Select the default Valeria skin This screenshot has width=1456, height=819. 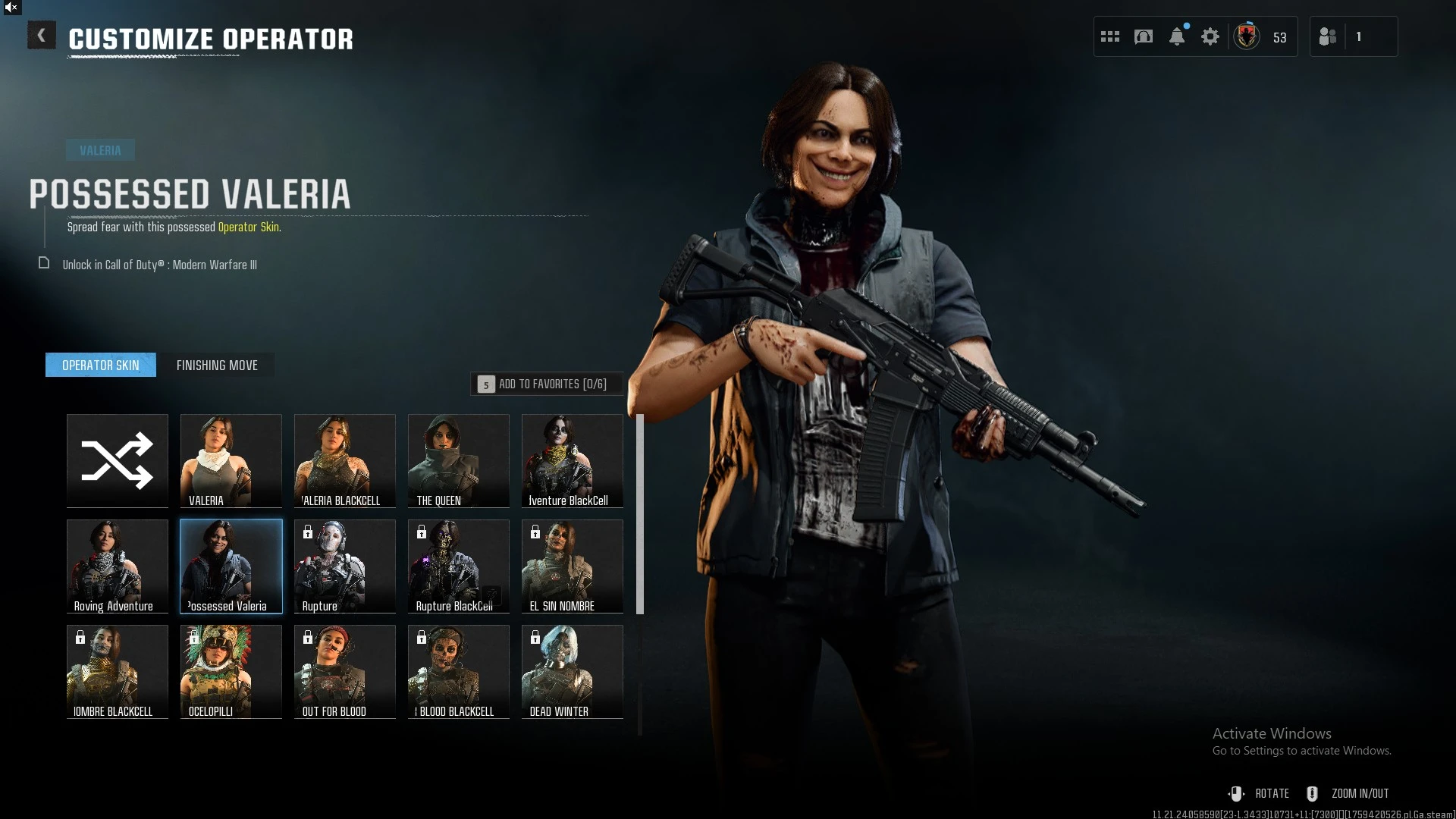pyautogui.click(x=231, y=460)
